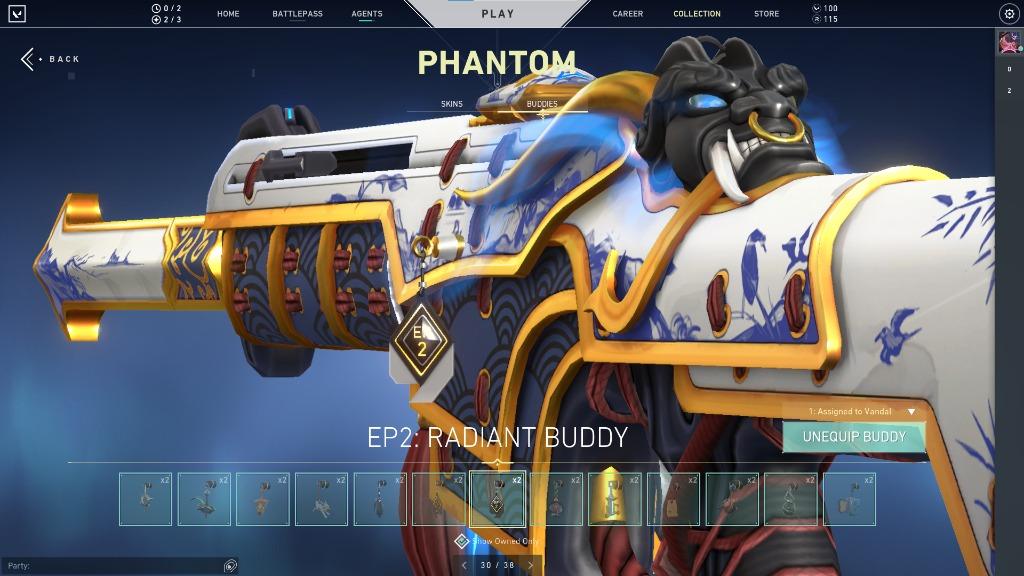
Task: Visit the Store
Action: click(x=767, y=14)
